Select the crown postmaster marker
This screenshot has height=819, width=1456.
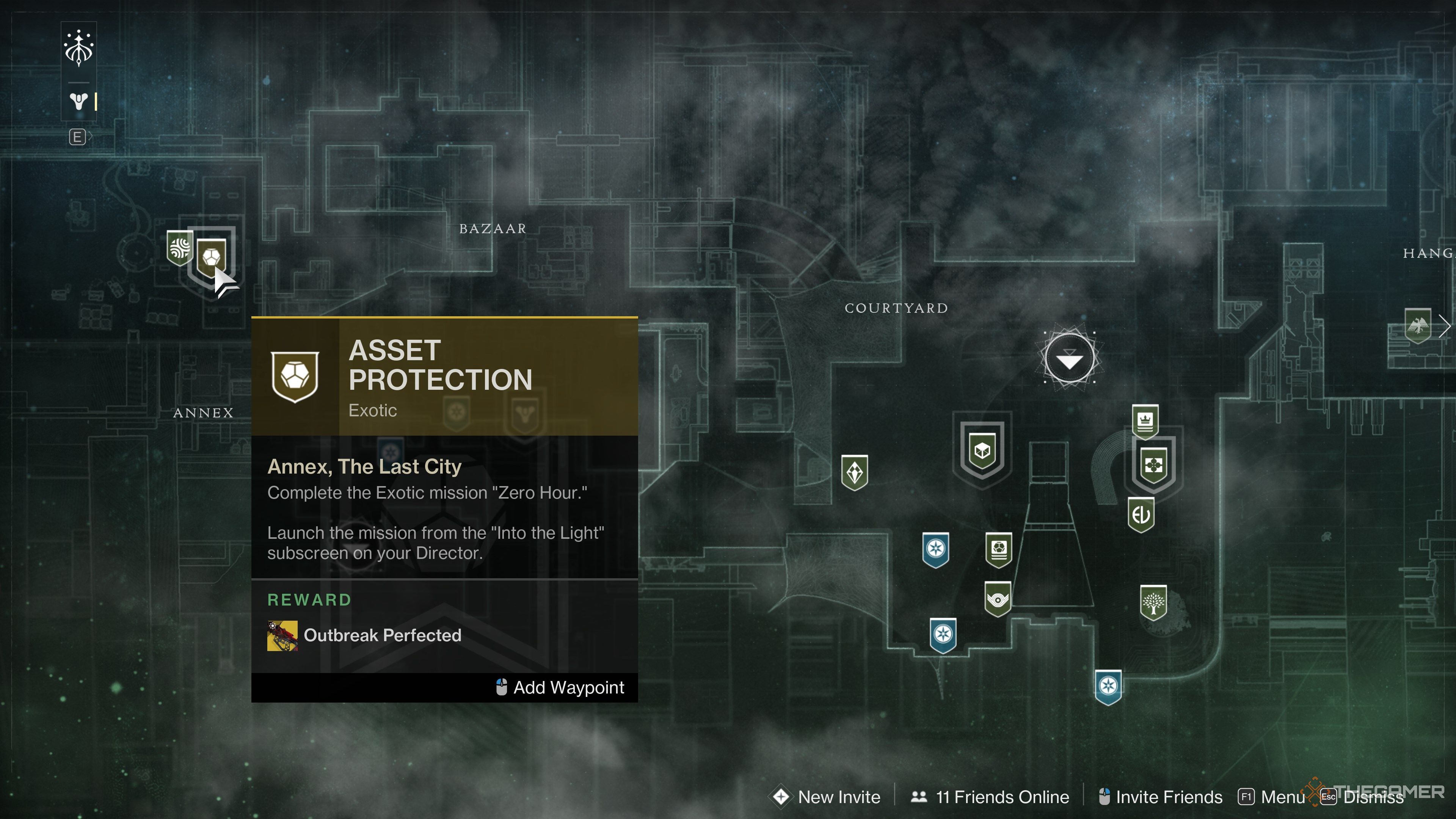click(1145, 421)
